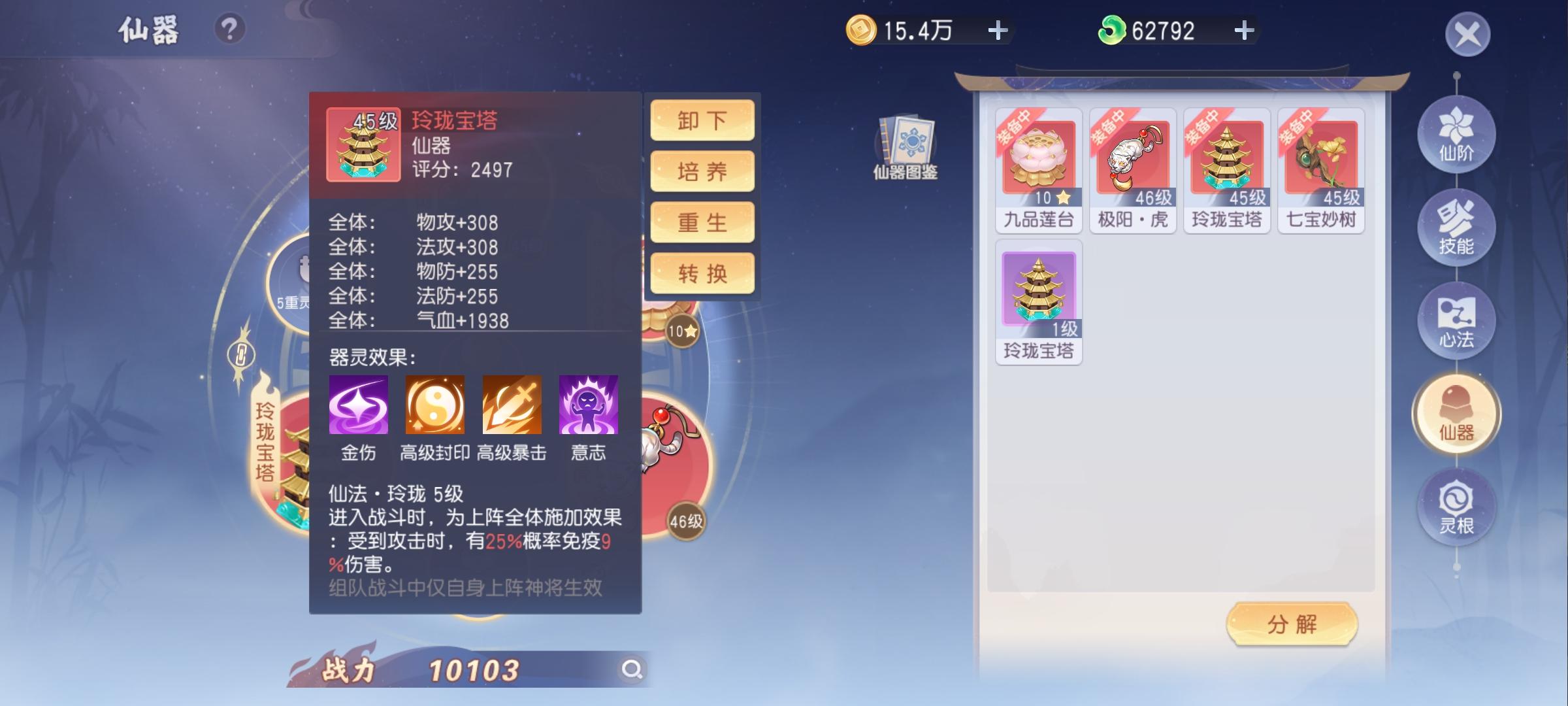The image size is (1568, 706).
Task: Select the 极阳·虎 tiger item
Action: [x=1134, y=157]
